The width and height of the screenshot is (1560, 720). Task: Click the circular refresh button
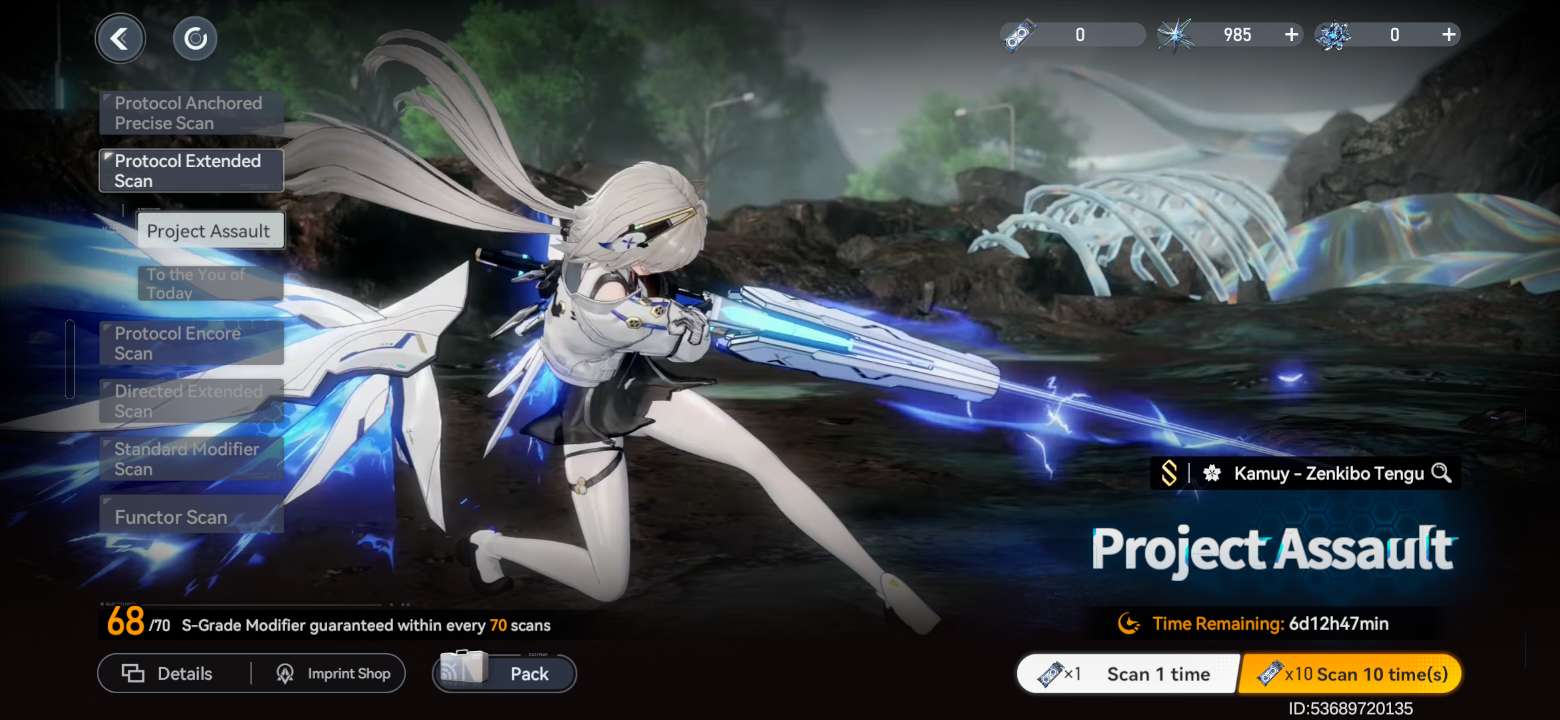[195, 39]
